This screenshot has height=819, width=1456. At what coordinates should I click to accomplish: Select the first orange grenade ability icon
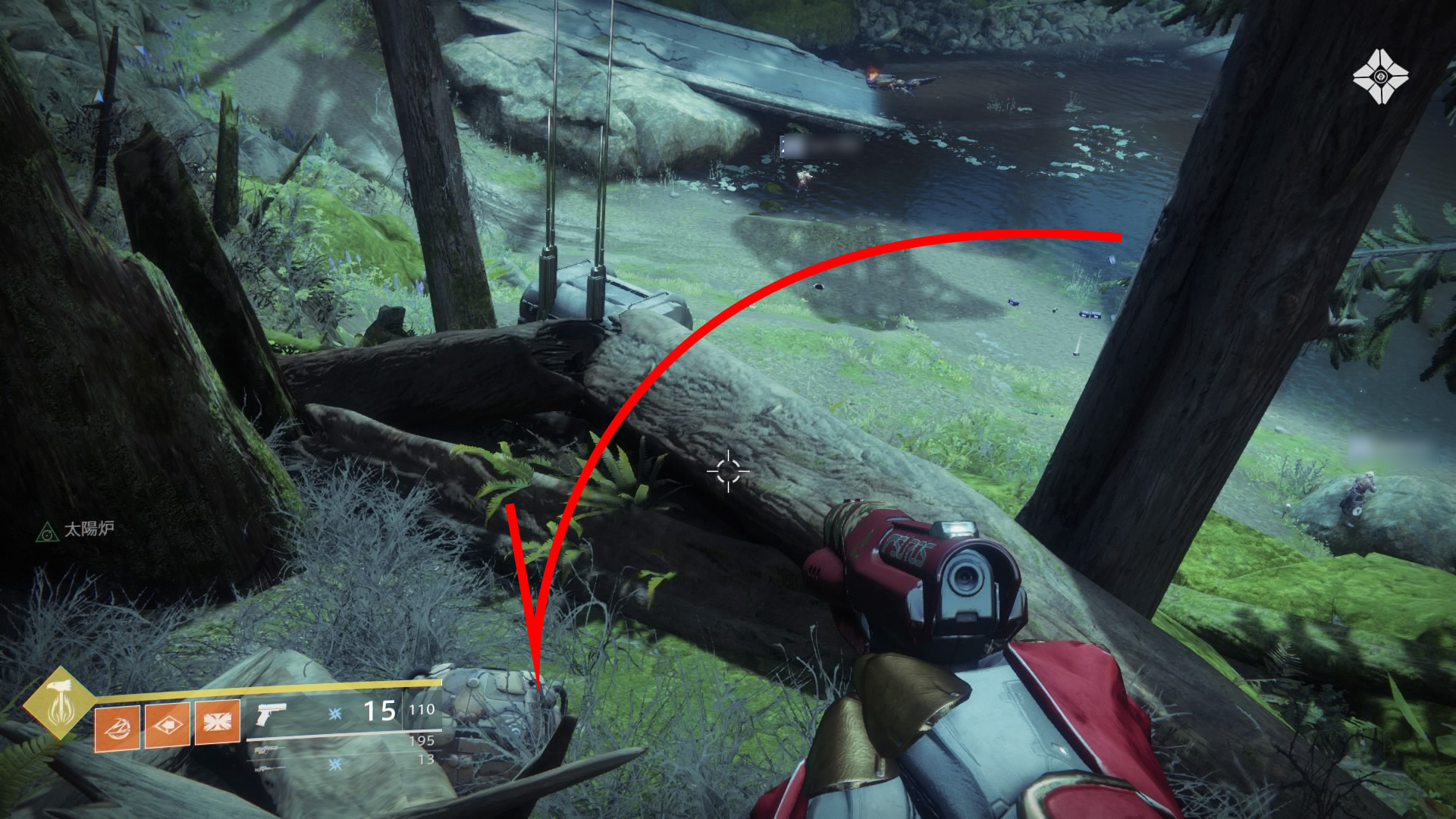point(117,726)
